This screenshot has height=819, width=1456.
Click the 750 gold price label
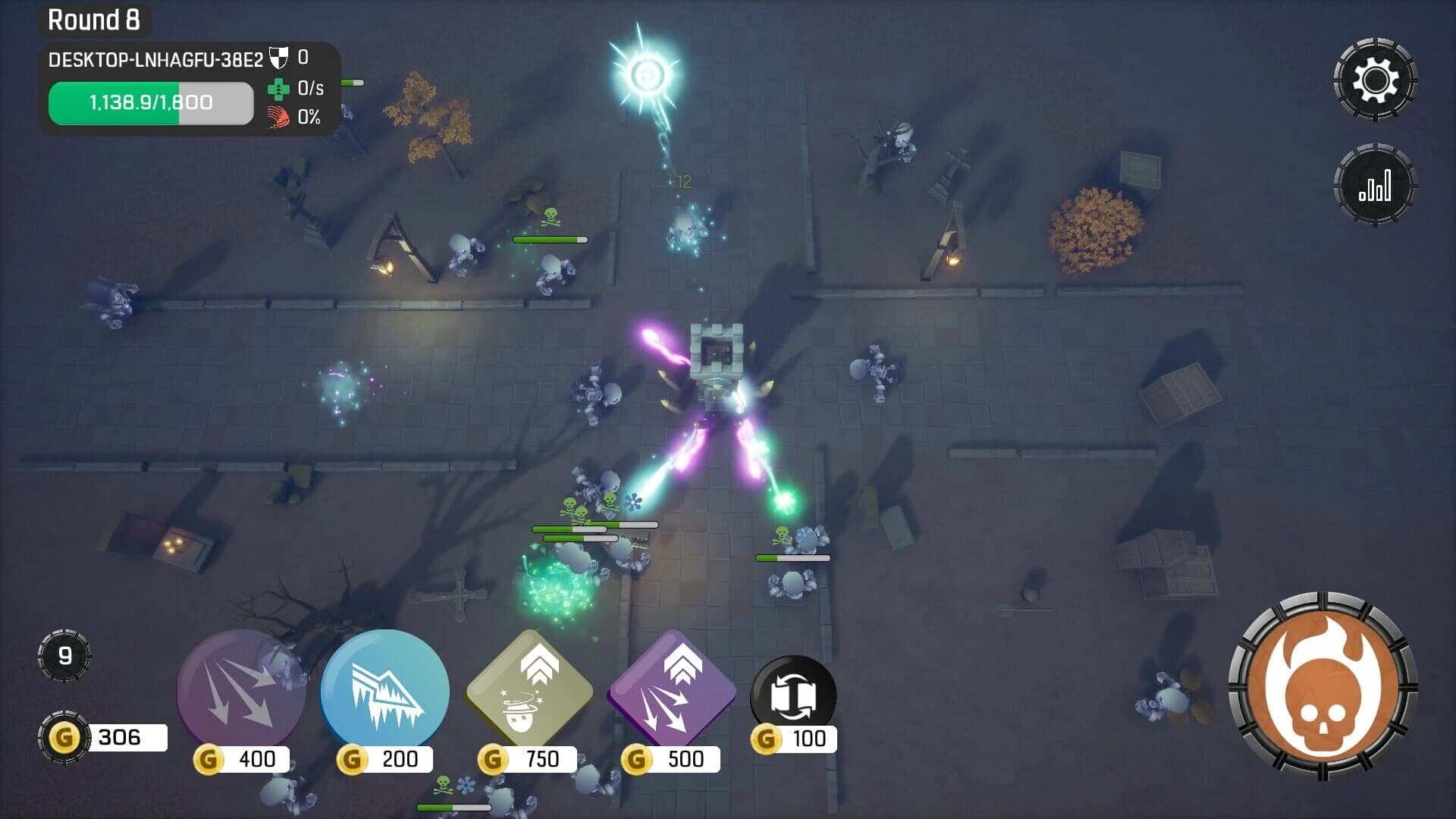coord(540,757)
